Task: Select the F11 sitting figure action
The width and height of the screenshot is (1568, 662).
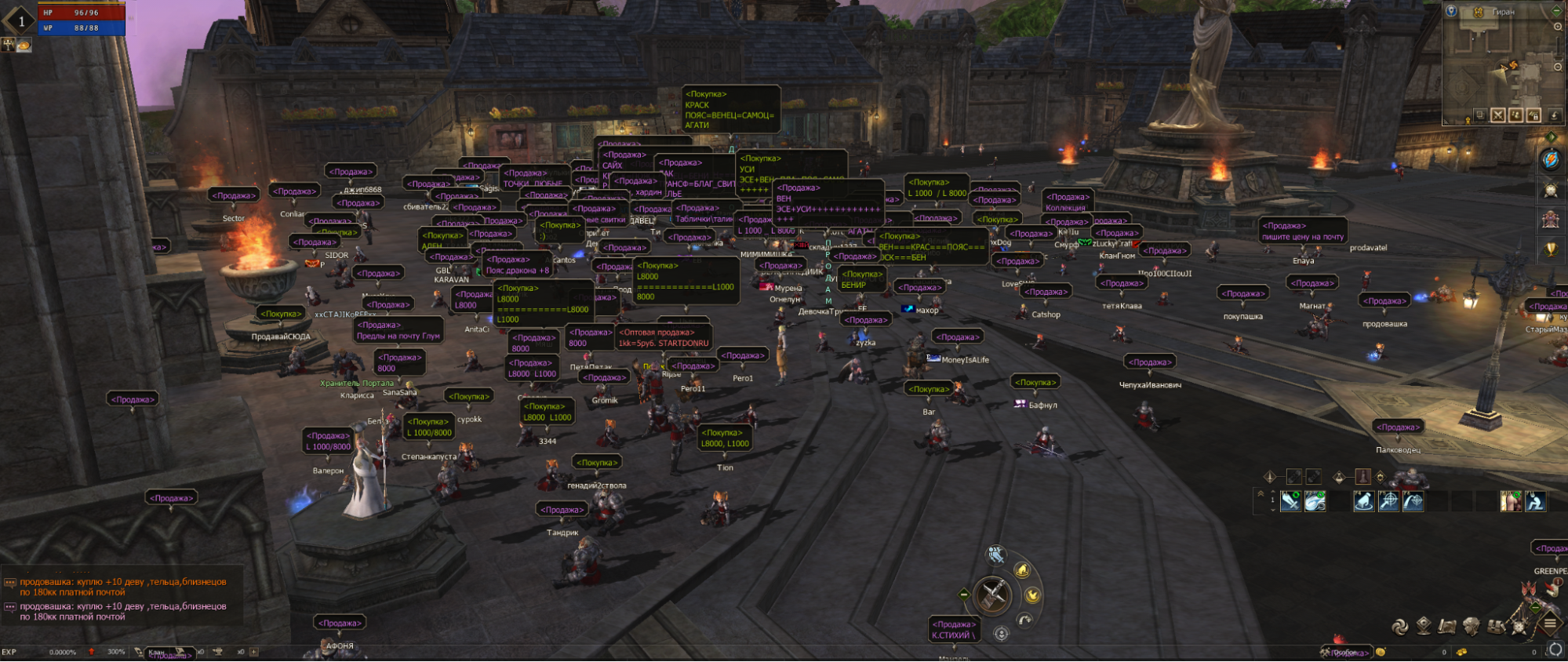Action: pos(1535,500)
